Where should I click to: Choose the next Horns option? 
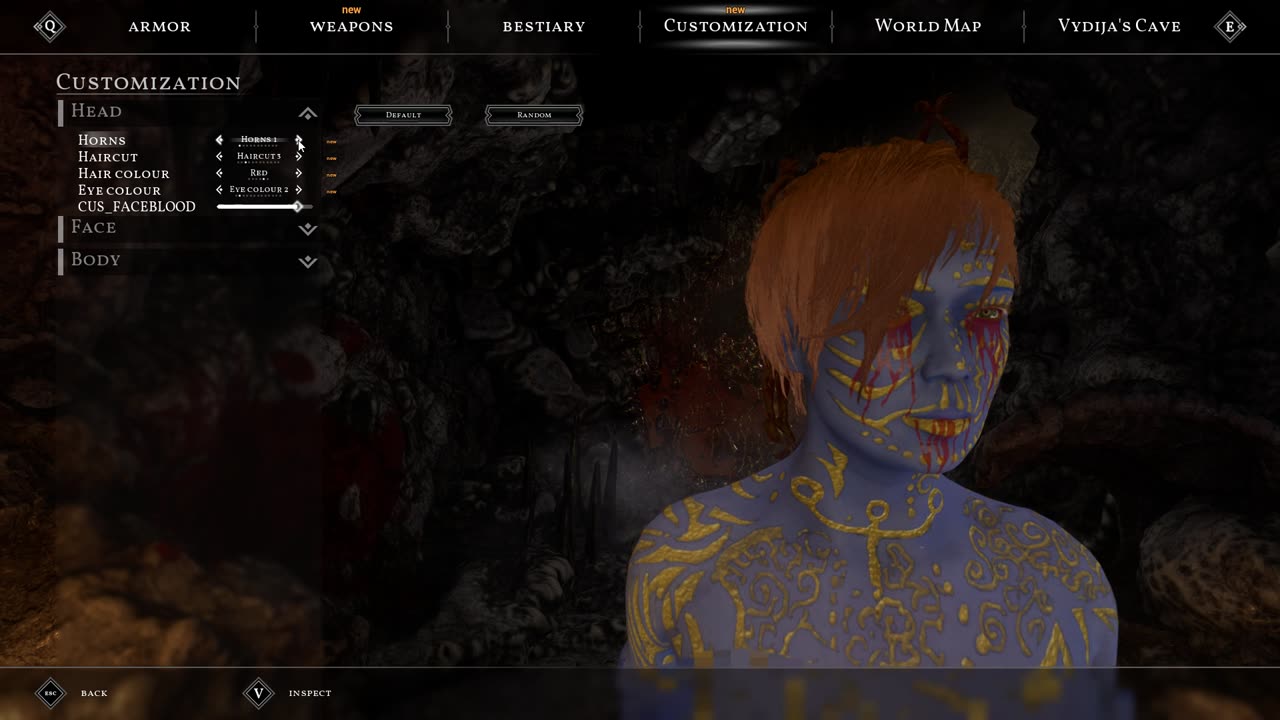(x=298, y=140)
